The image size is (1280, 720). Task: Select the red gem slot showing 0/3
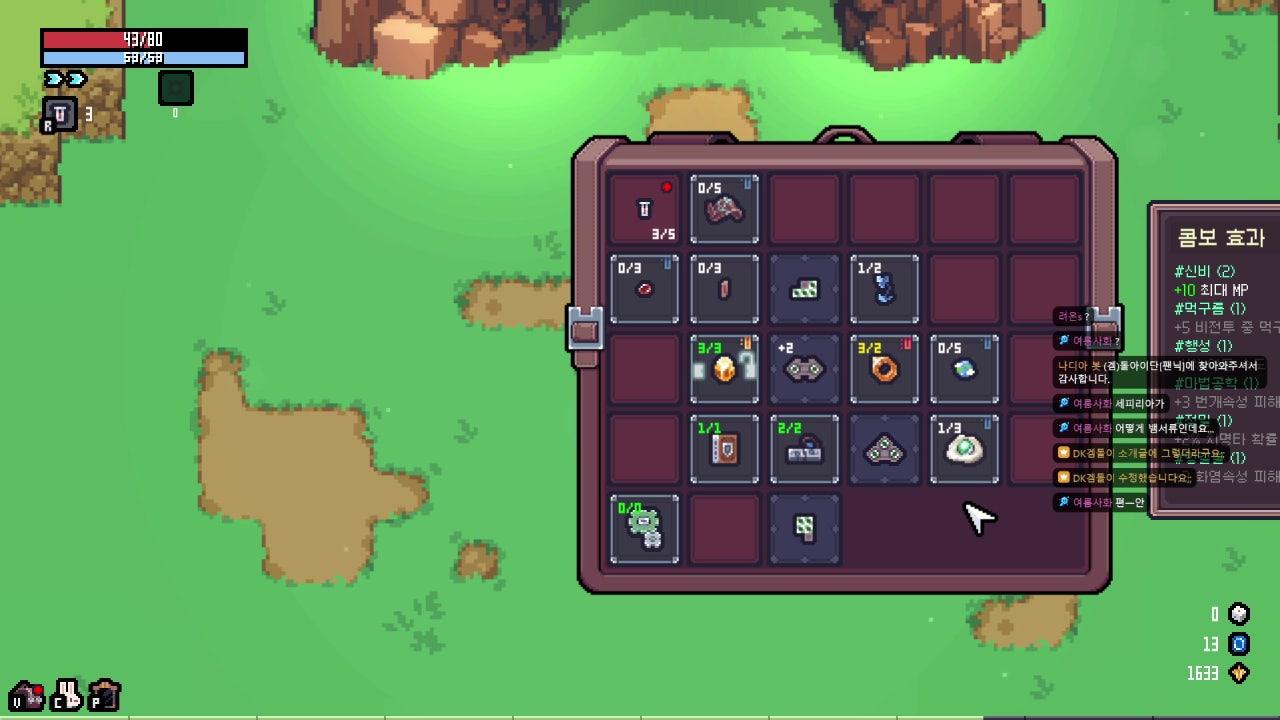coord(644,289)
